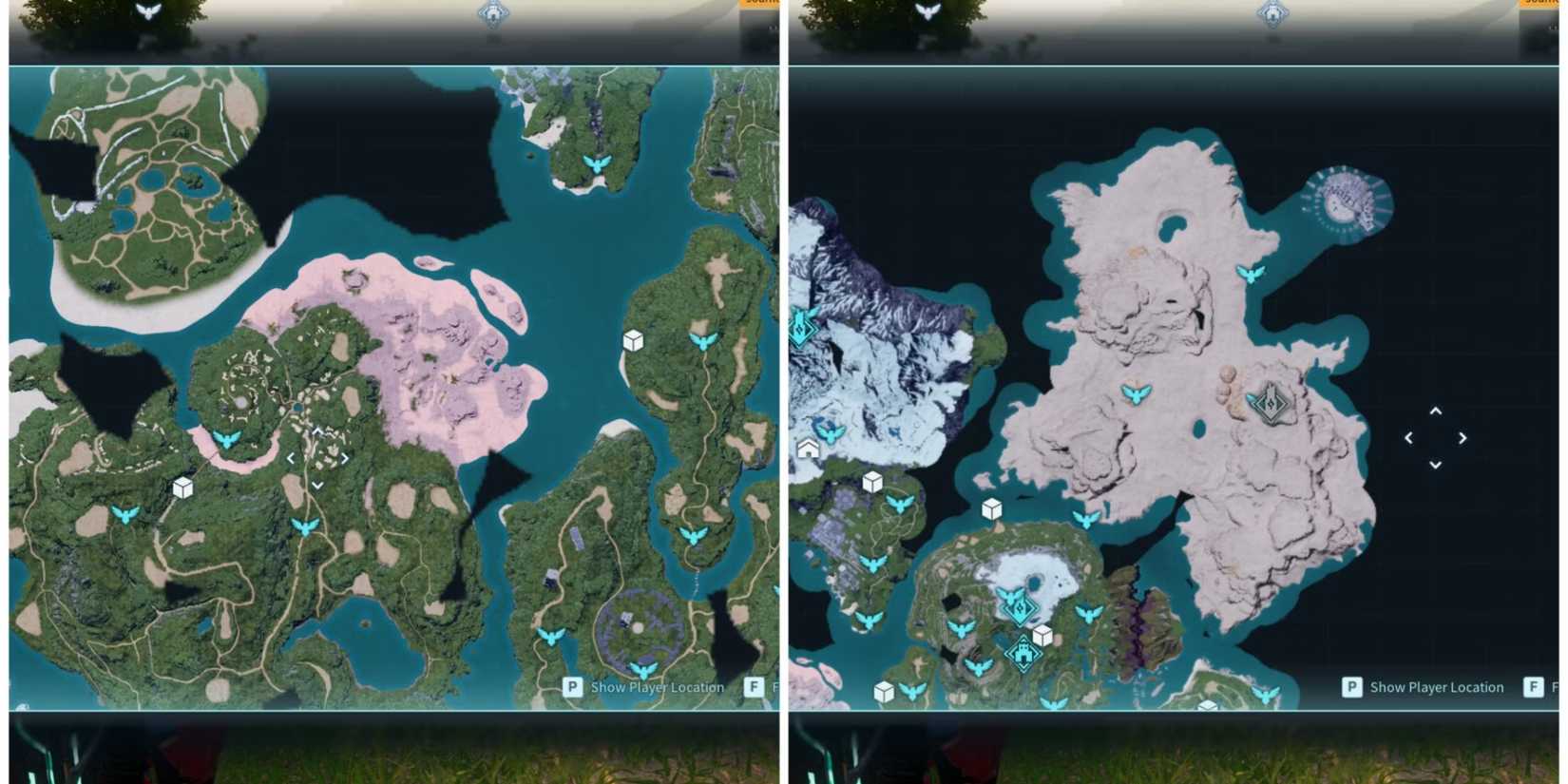Click the downward chevron below the village

[317, 484]
